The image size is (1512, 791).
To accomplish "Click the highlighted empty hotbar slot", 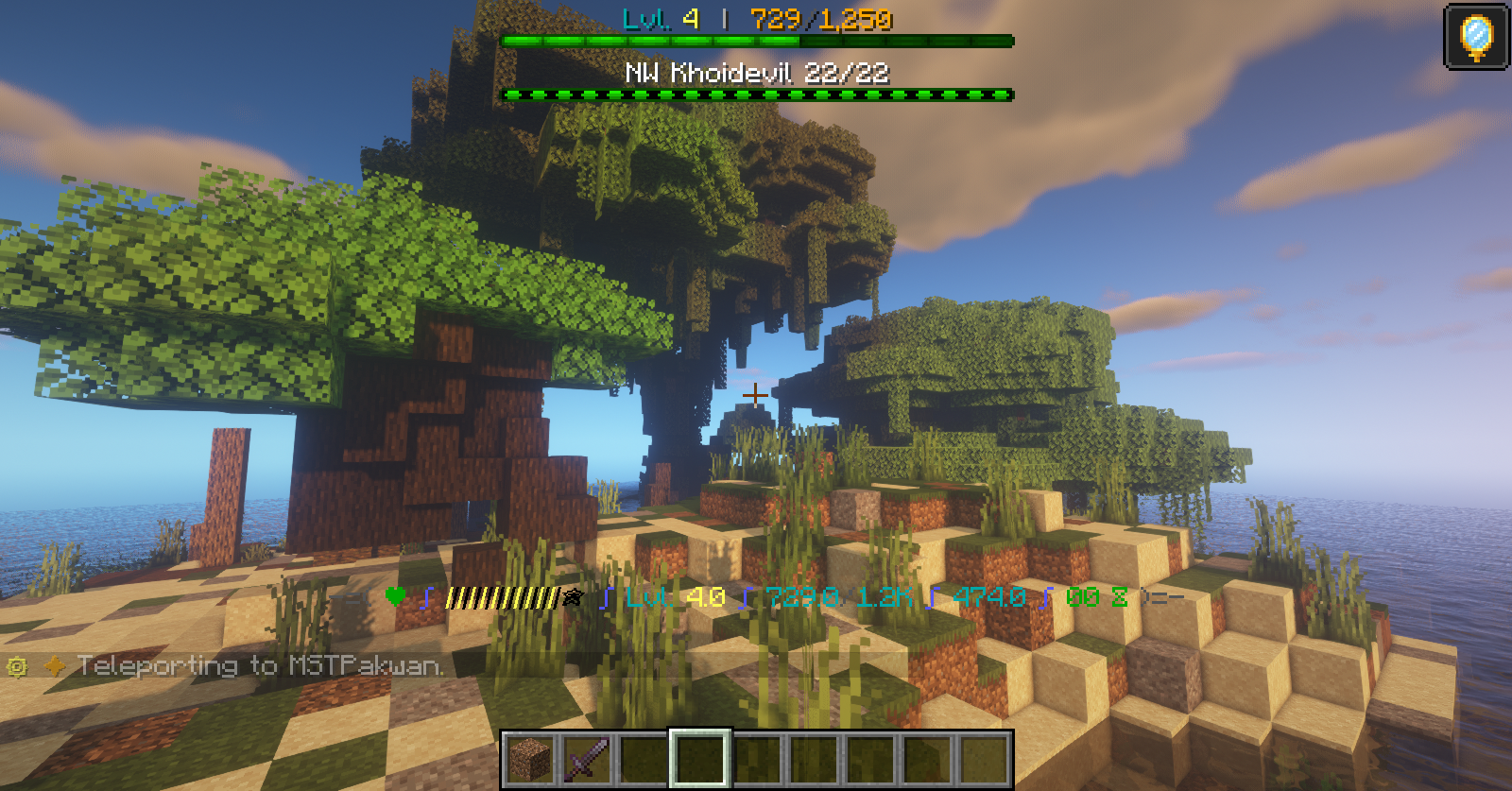I will tap(700, 758).
